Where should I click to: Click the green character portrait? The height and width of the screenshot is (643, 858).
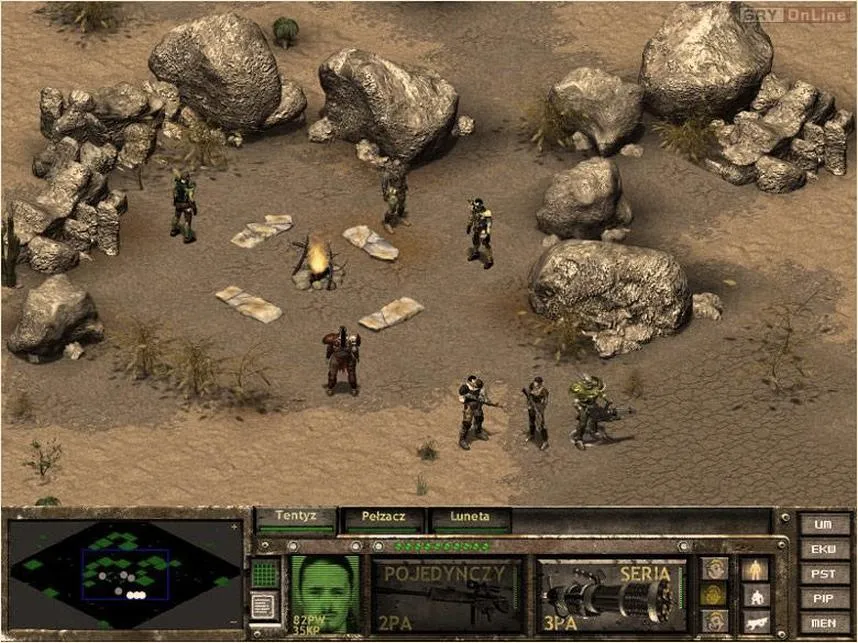tap(323, 593)
